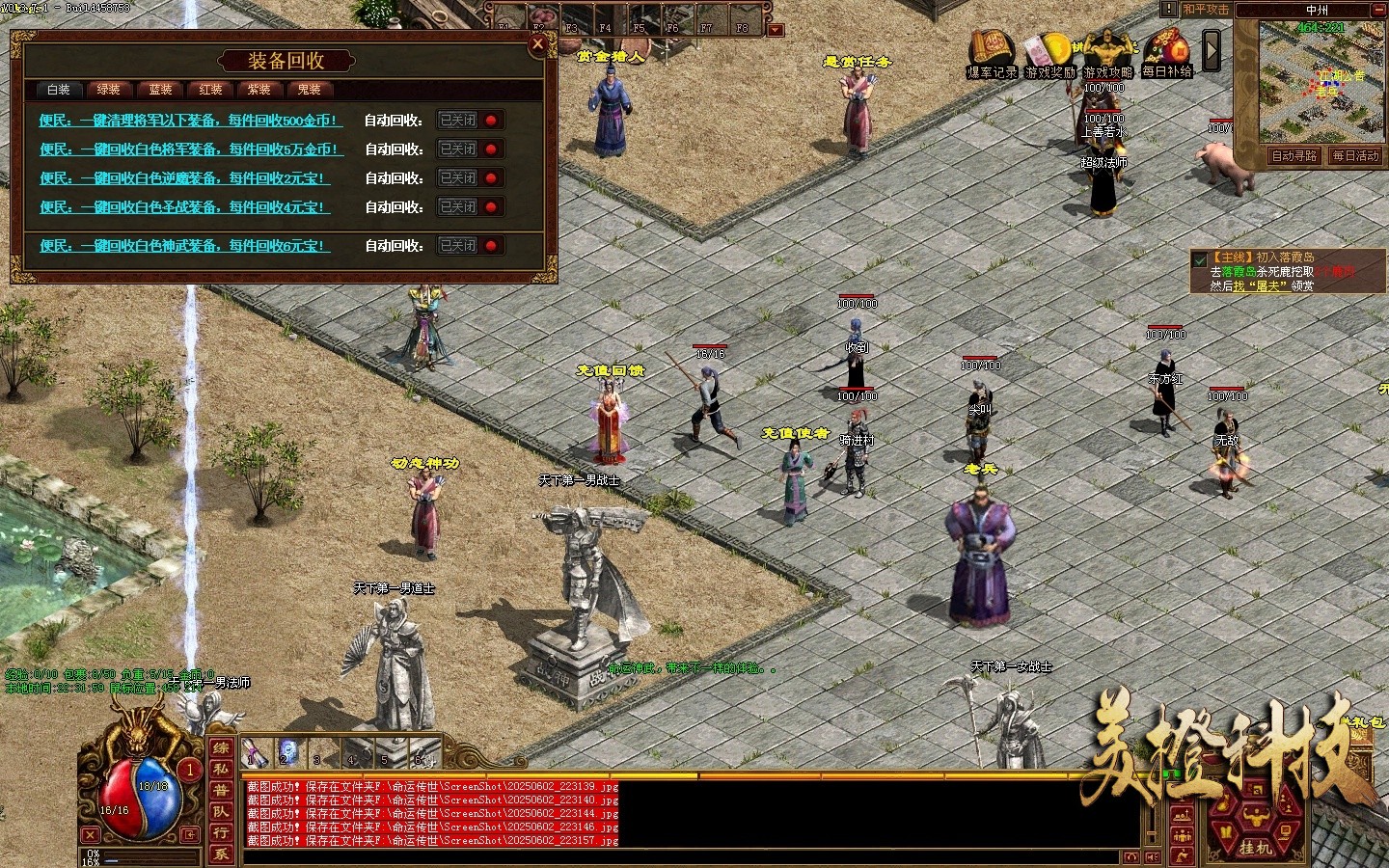Open the 蓝装 equipment tab
This screenshot has height=868, width=1389.
[160, 90]
